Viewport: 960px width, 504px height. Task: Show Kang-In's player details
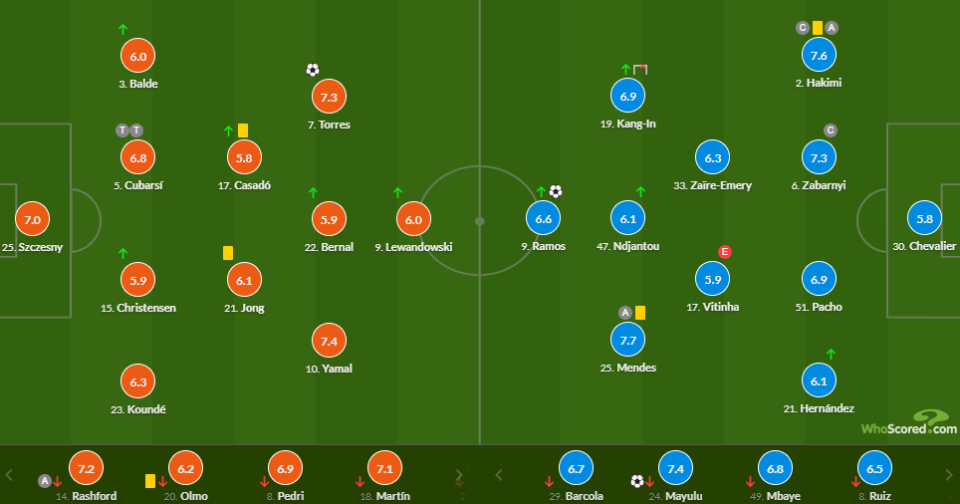(x=628, y=97)
